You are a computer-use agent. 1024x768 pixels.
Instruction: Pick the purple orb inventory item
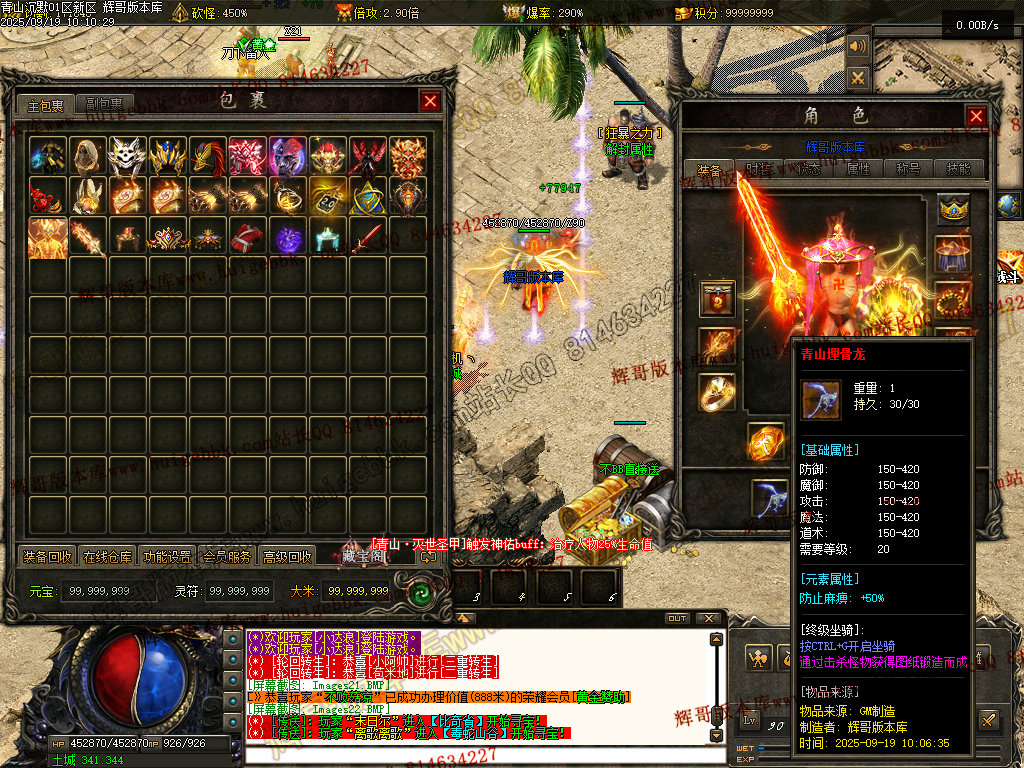(288, 238)
